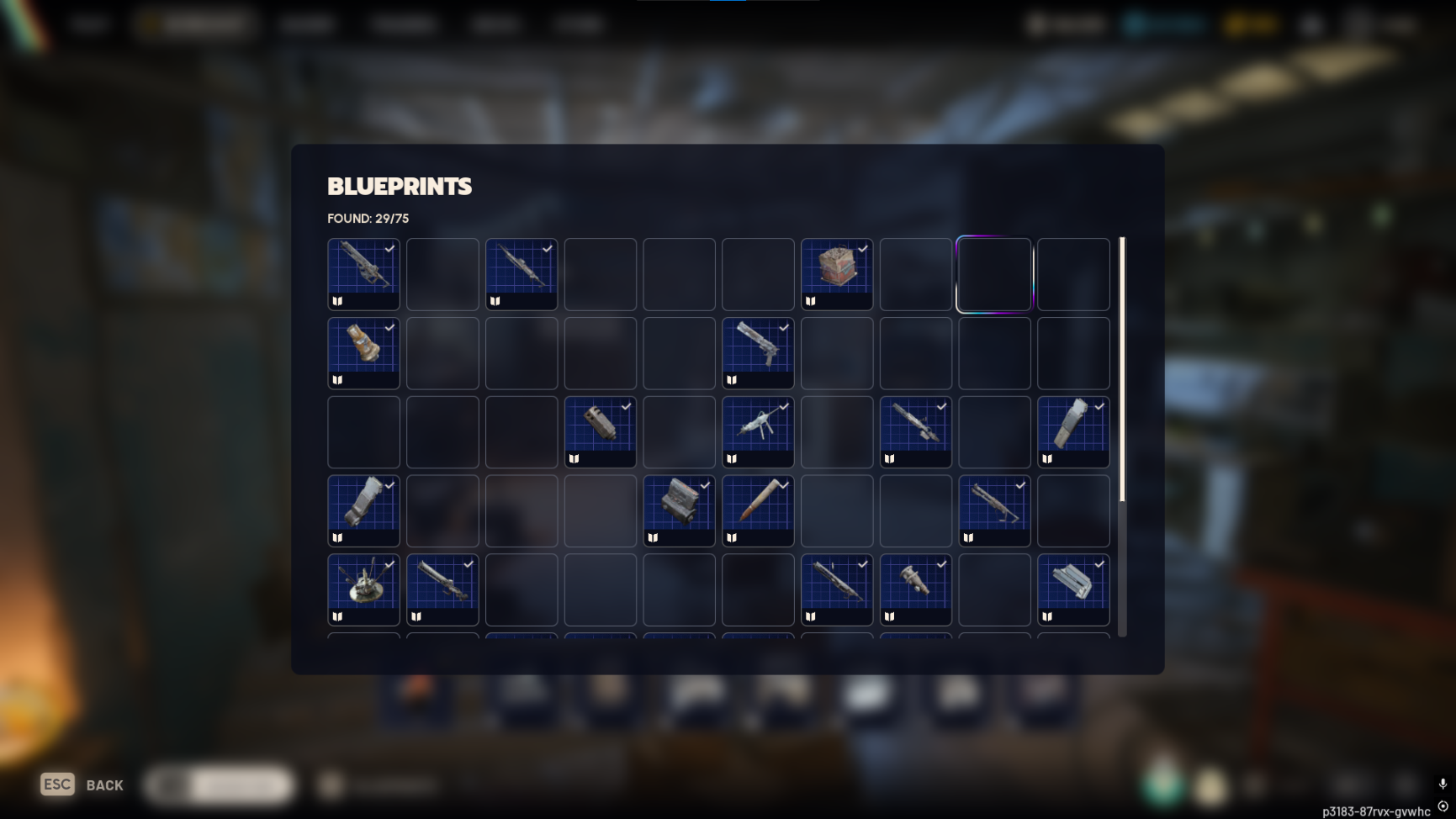Select the empty slot with rainbow highlight
Screen dimensions: 1456x819
pos(993,274)
